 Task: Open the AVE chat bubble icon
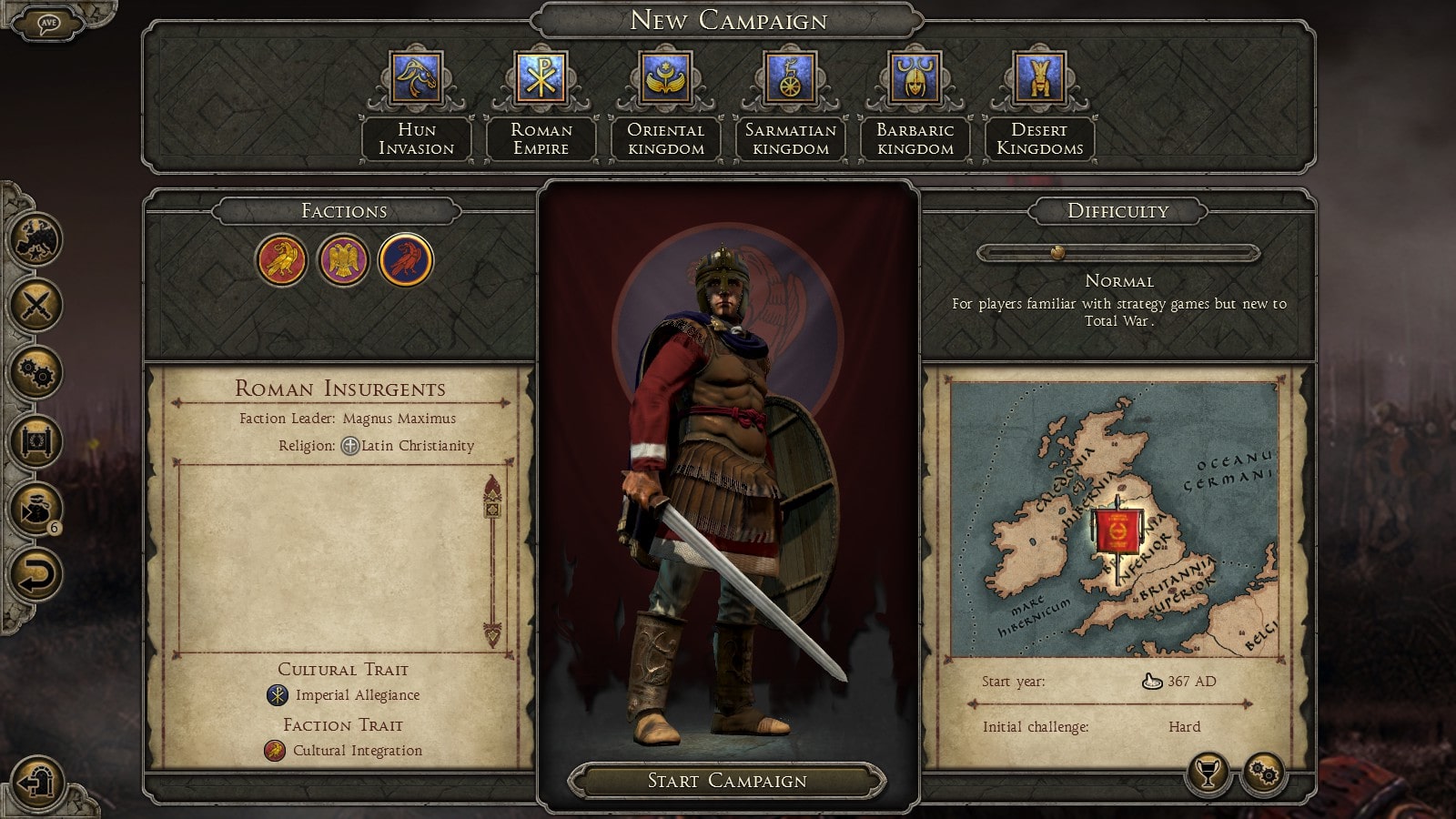(48, 24)
